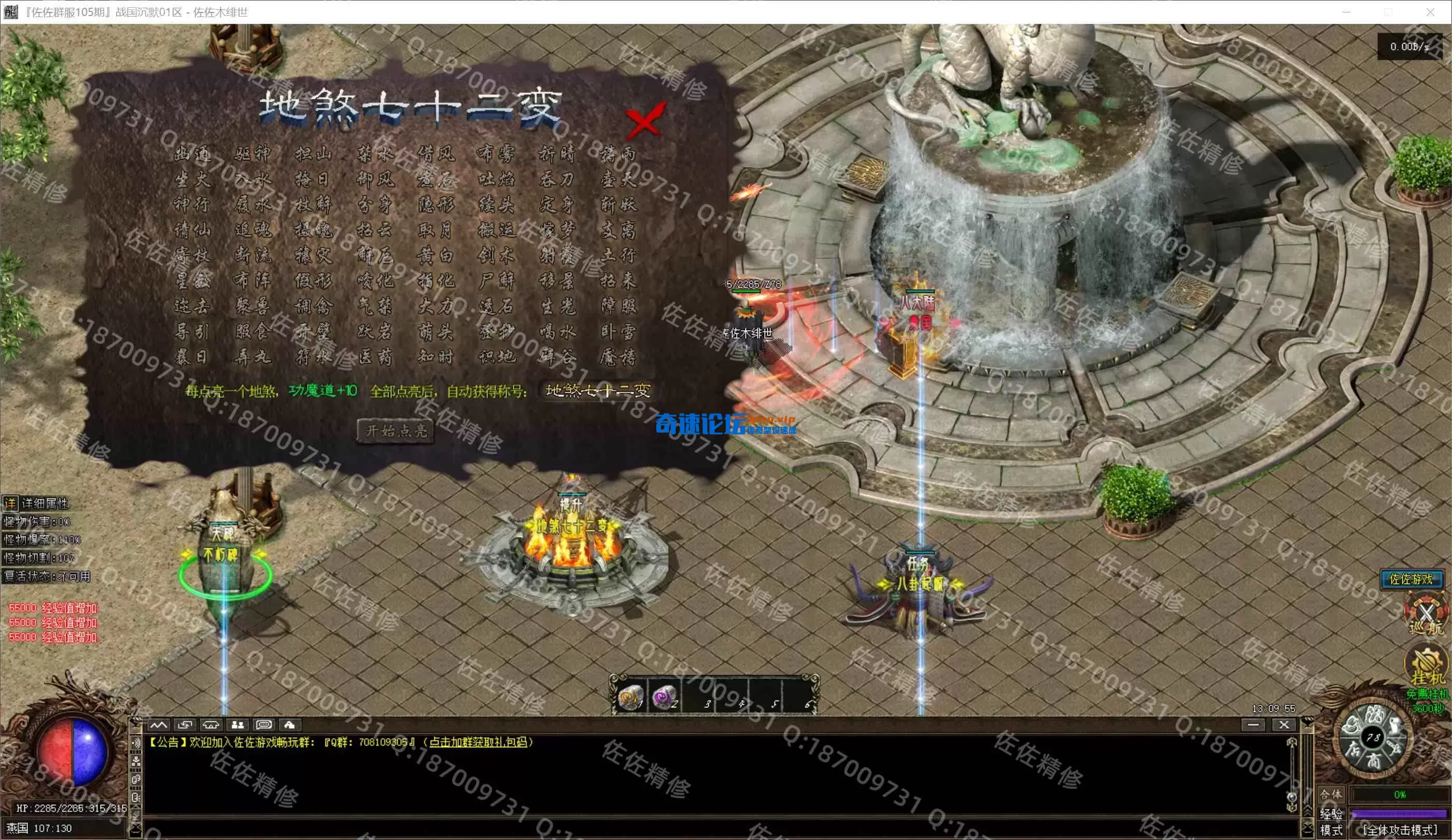Open the 详细属性 detailed attributes toggle
This screenshot has width=1452, height=840.
[10, 504]
